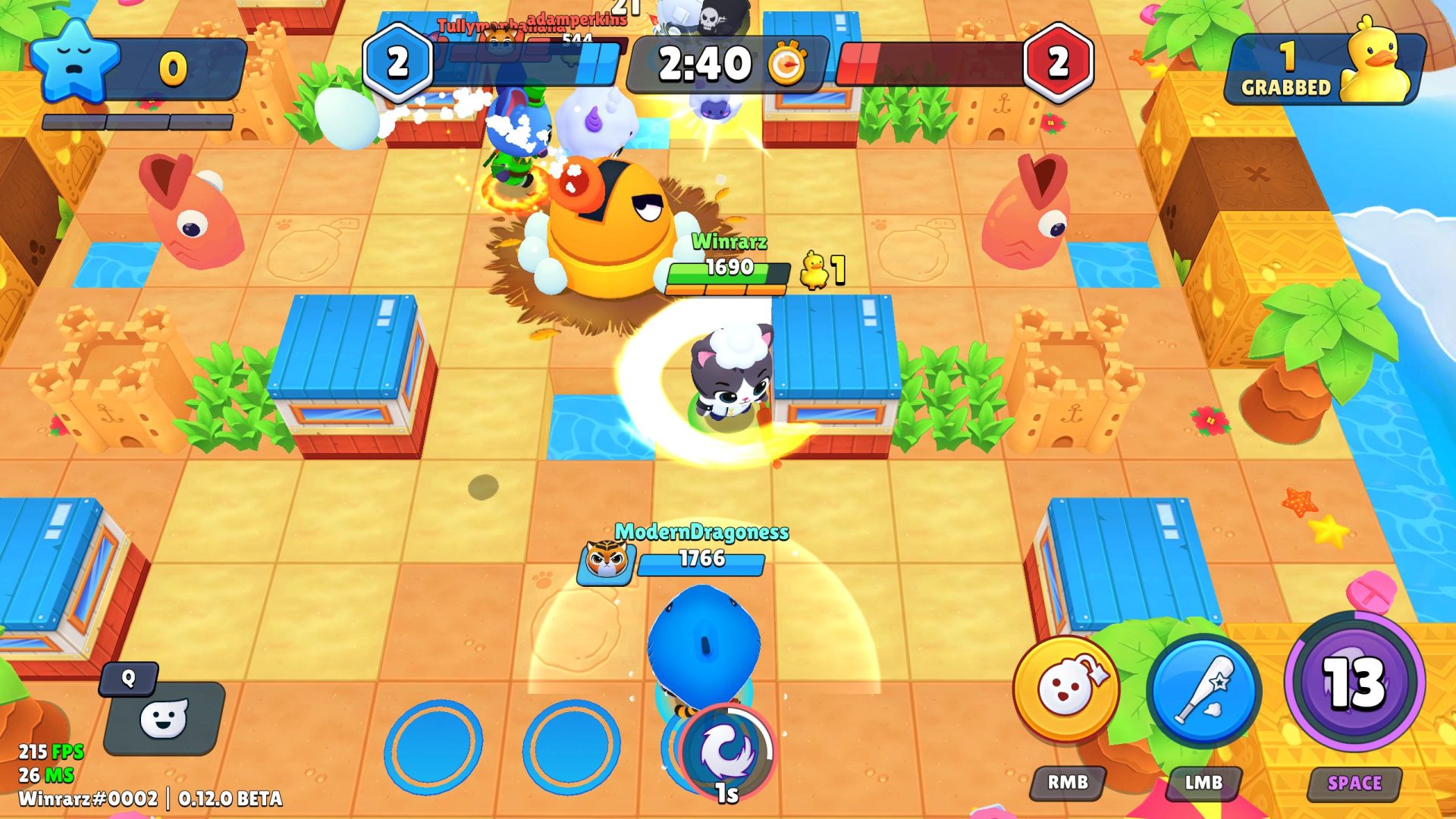Open the smiley emote button
Screen dimensions: 1456x819
point(164,718)
